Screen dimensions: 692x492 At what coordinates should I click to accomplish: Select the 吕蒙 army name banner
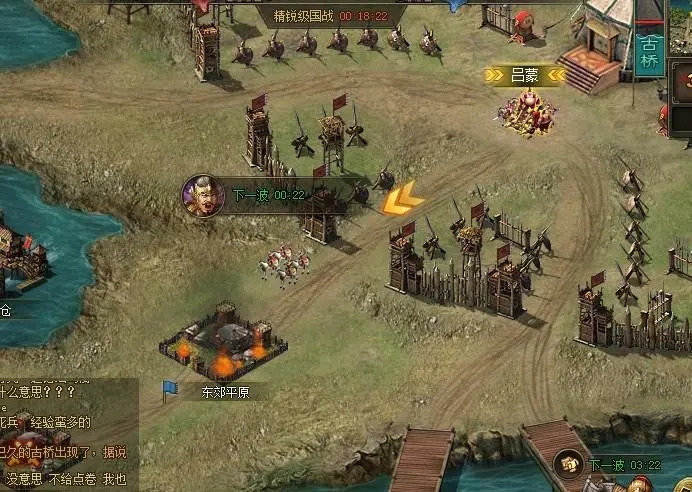pyautogui.click(x=525, y=74)
